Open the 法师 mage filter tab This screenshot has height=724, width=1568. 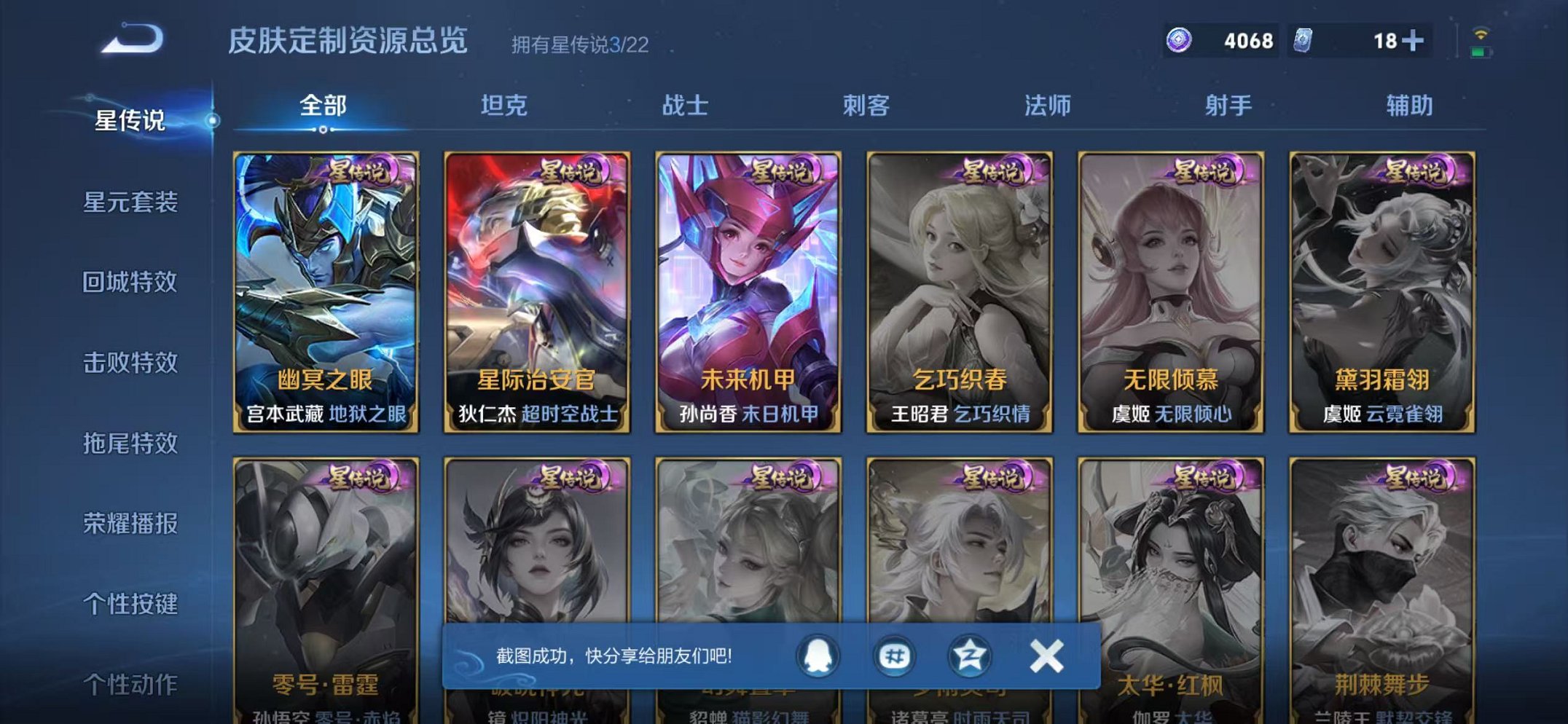pos(1047,106)
